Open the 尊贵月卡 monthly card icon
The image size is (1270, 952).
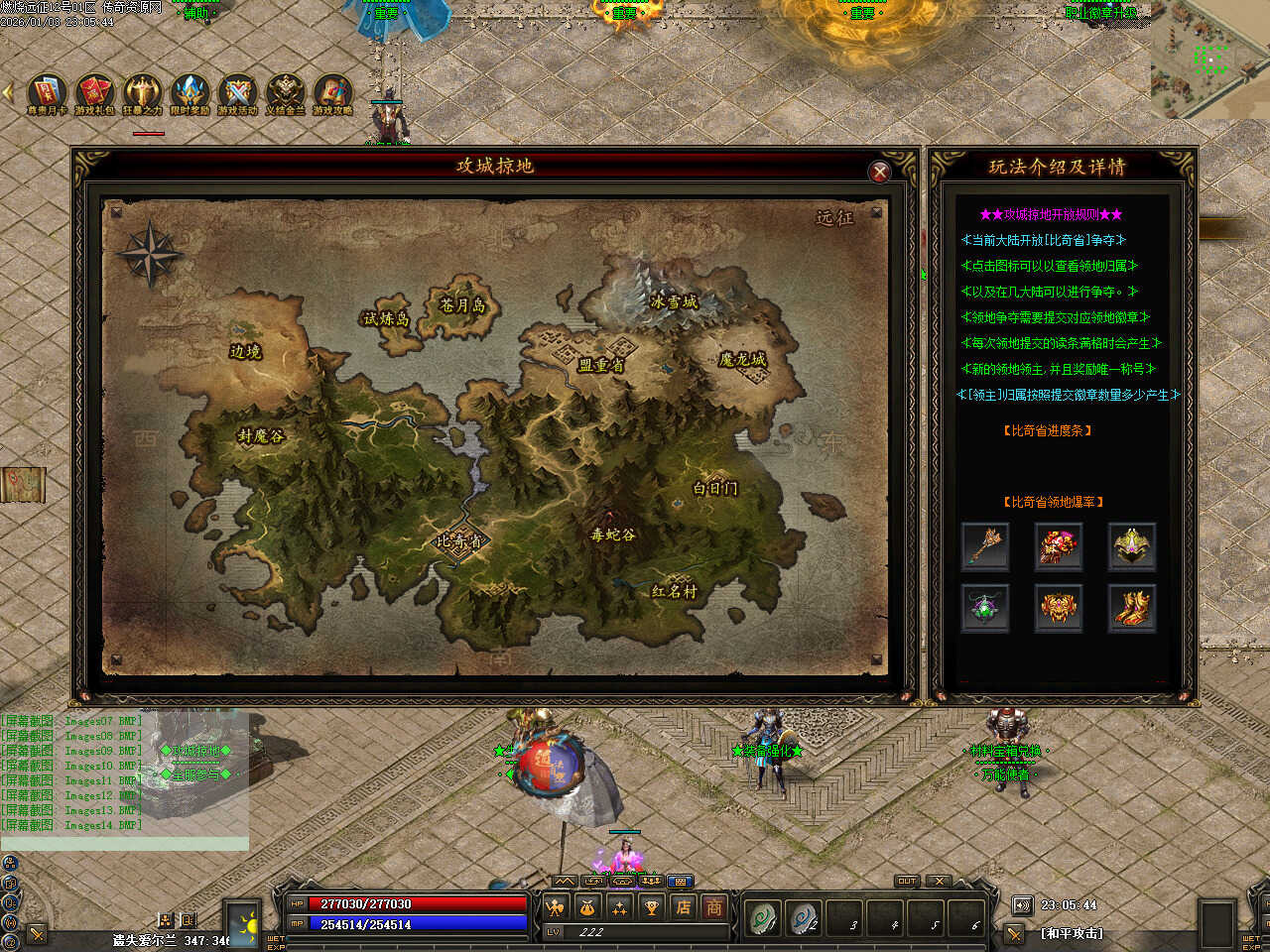point(47,93)
